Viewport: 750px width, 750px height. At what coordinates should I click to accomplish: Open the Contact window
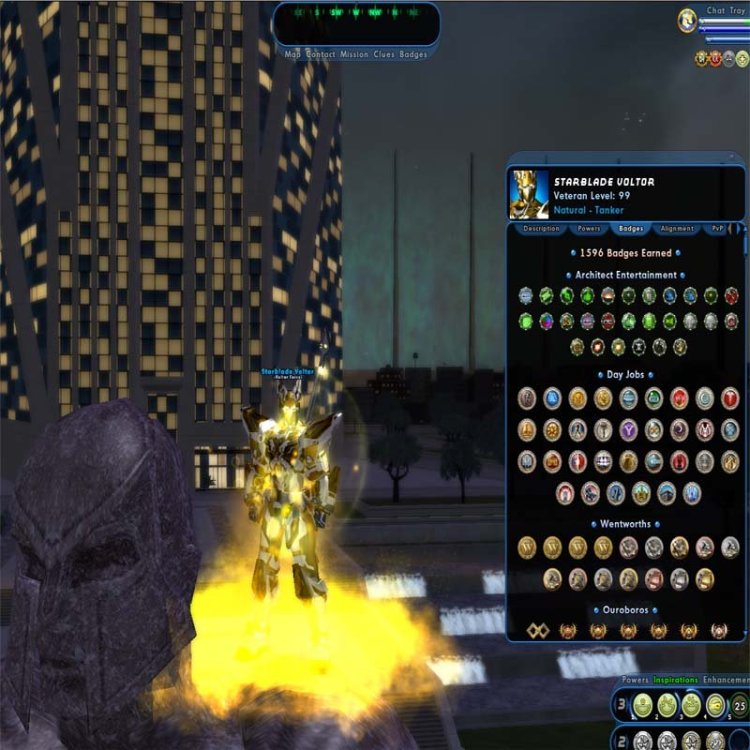321,55
